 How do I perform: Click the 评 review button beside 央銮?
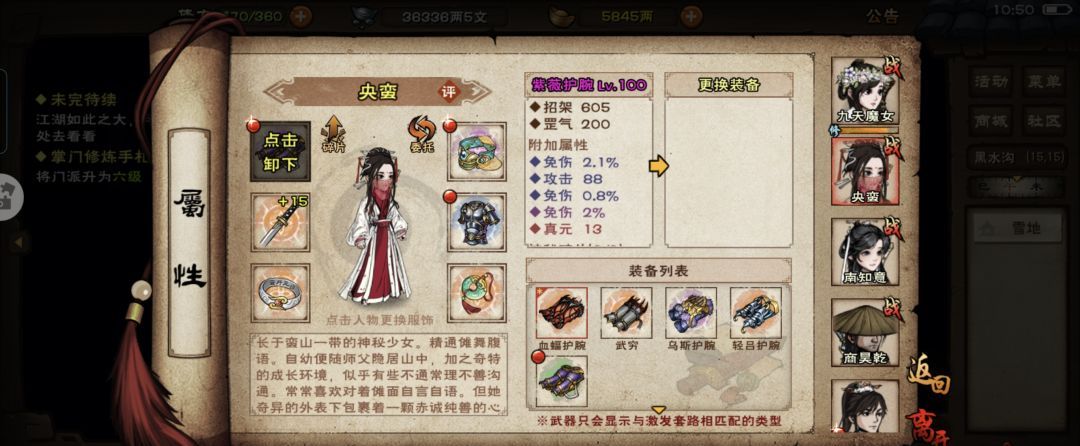(450, 91)
